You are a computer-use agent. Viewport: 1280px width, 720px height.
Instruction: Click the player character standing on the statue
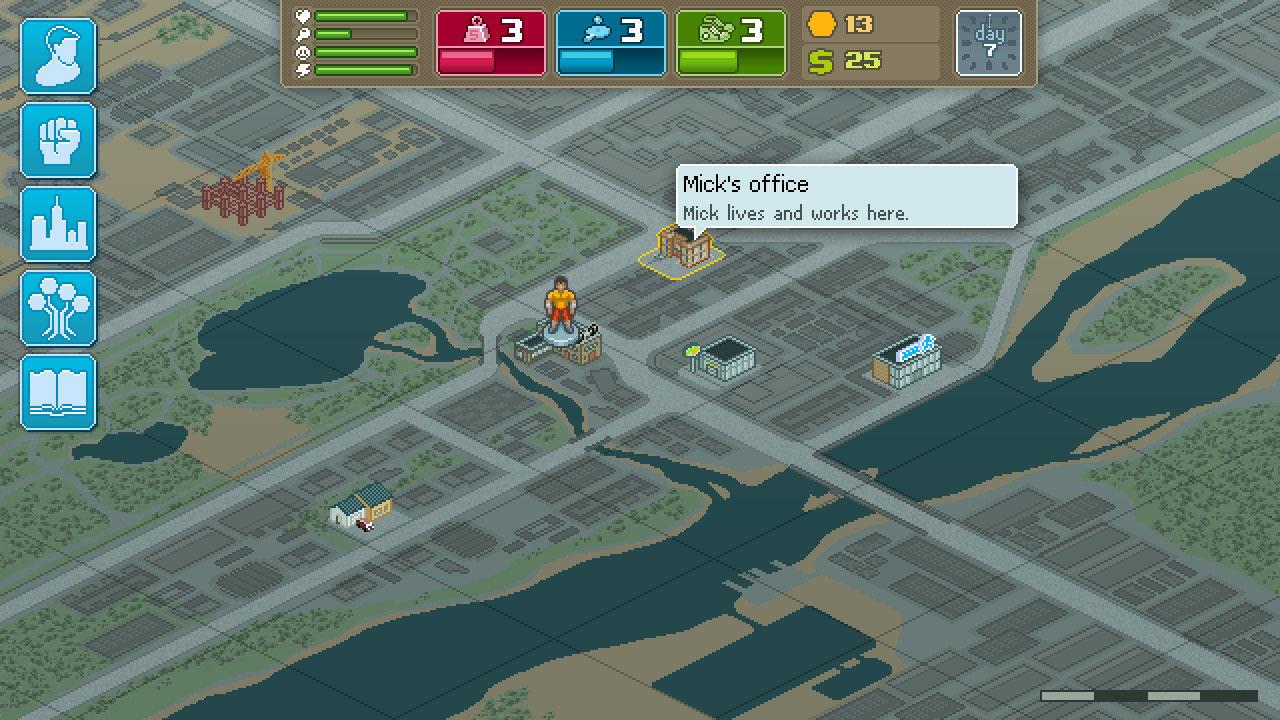tap(562, 300)
